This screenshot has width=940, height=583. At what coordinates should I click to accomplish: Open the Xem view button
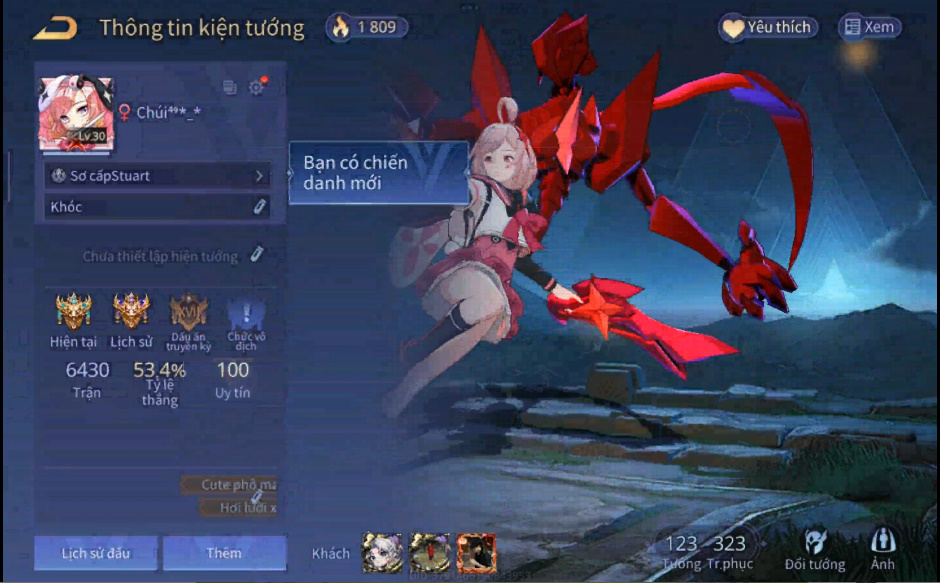tap(868, 28)
